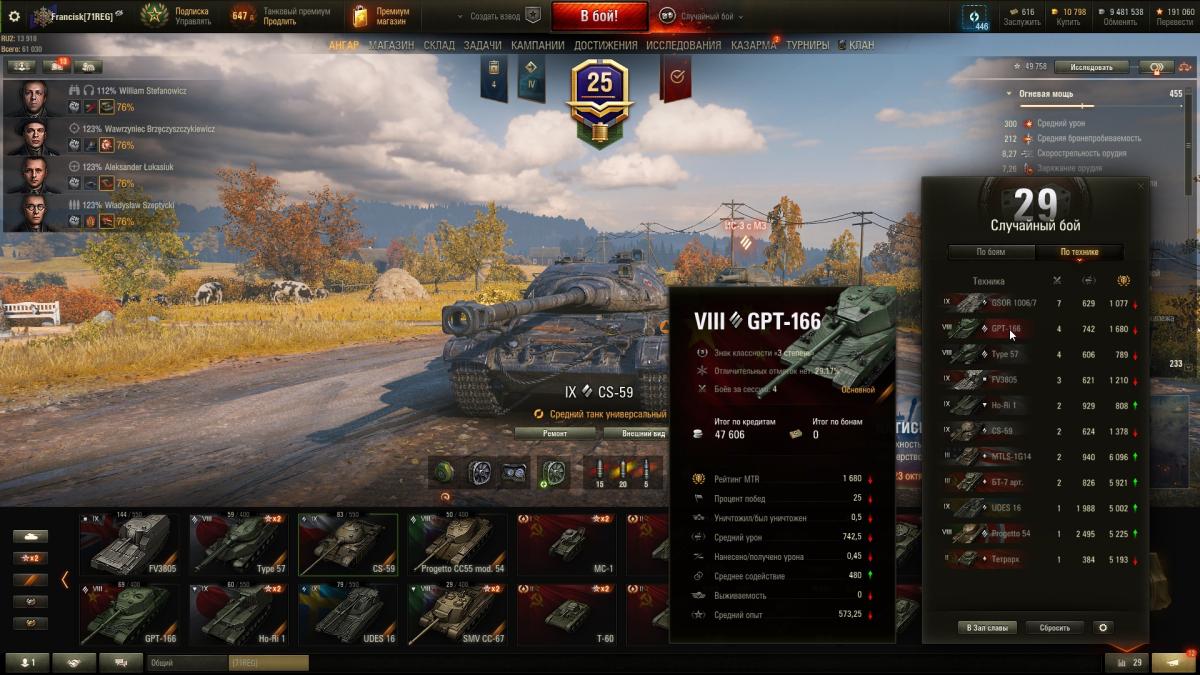Select the FV3805 tank in carousel

[129, 545]
